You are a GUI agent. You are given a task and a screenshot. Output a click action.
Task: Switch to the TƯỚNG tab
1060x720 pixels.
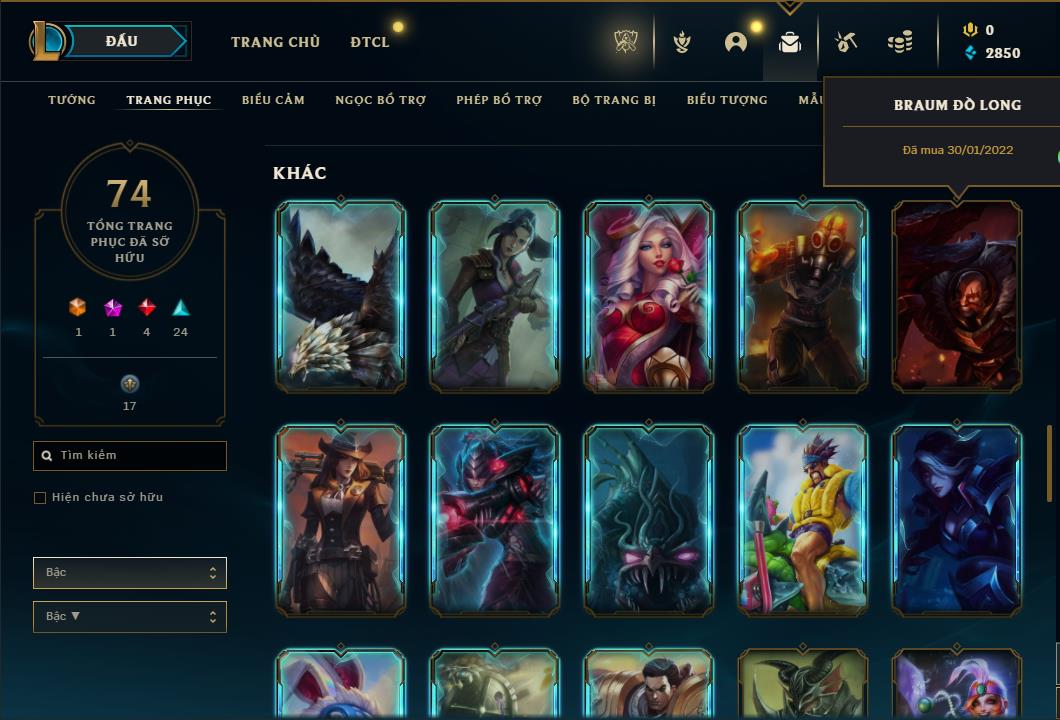coord(72,100)
